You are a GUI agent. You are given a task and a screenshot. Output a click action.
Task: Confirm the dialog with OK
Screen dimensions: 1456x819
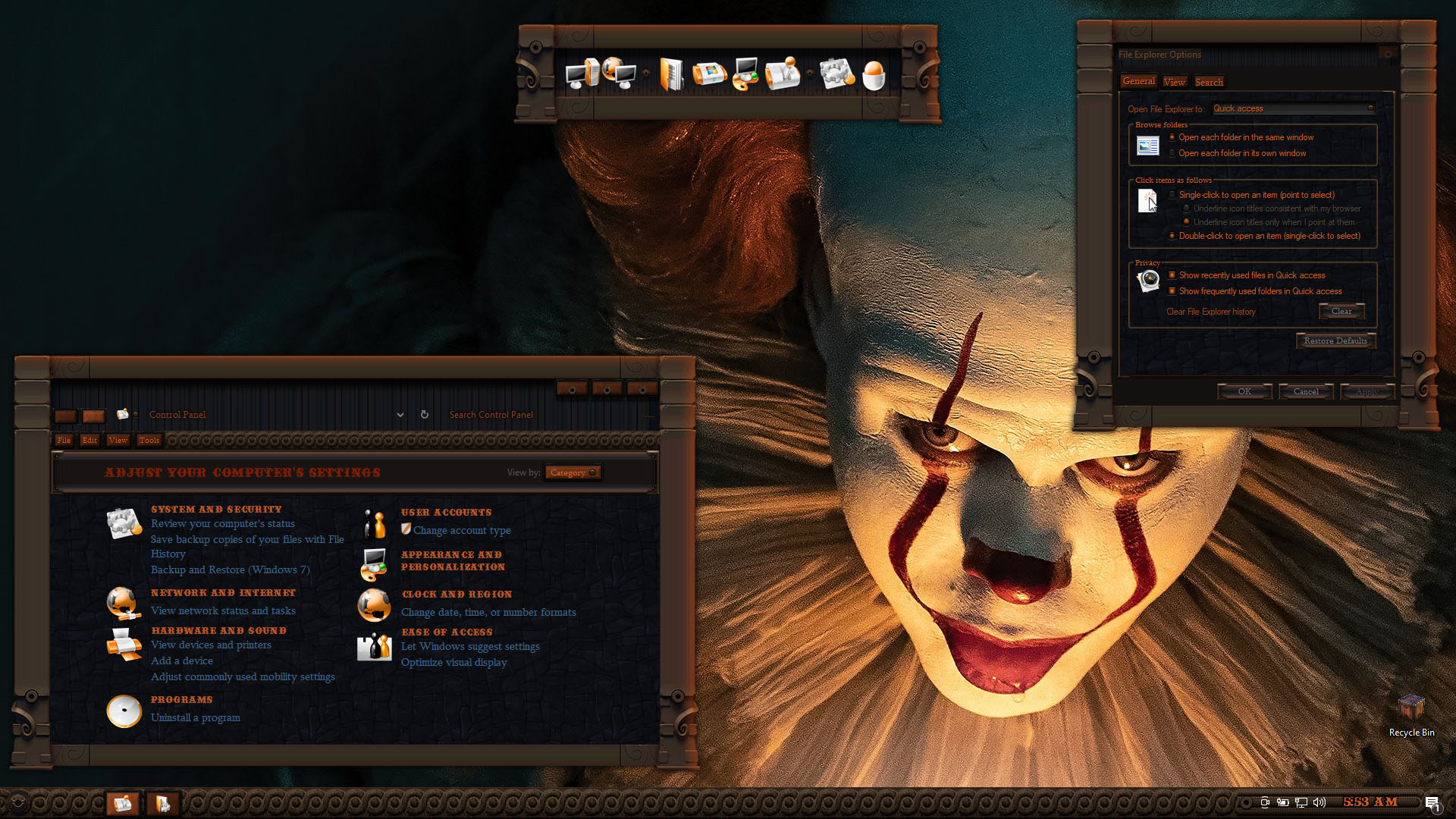click(1244, 391)
